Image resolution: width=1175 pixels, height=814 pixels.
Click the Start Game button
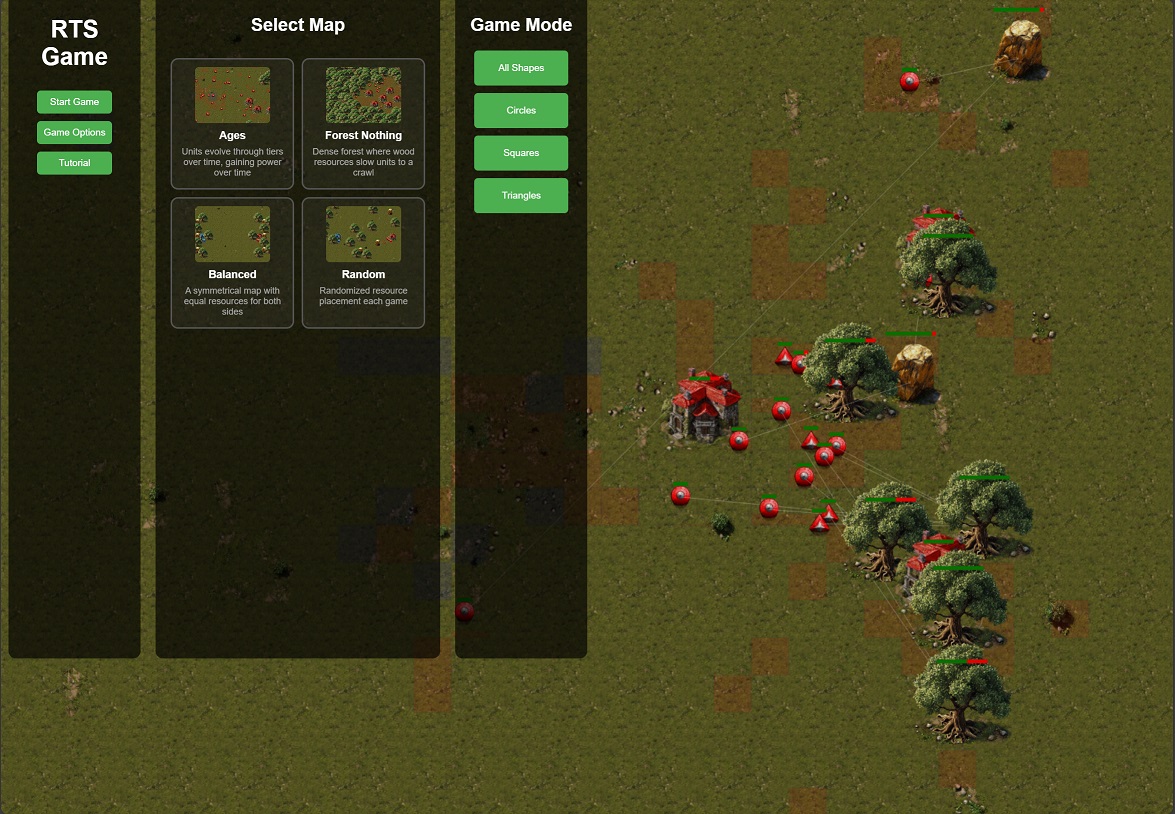click(74, 102)
